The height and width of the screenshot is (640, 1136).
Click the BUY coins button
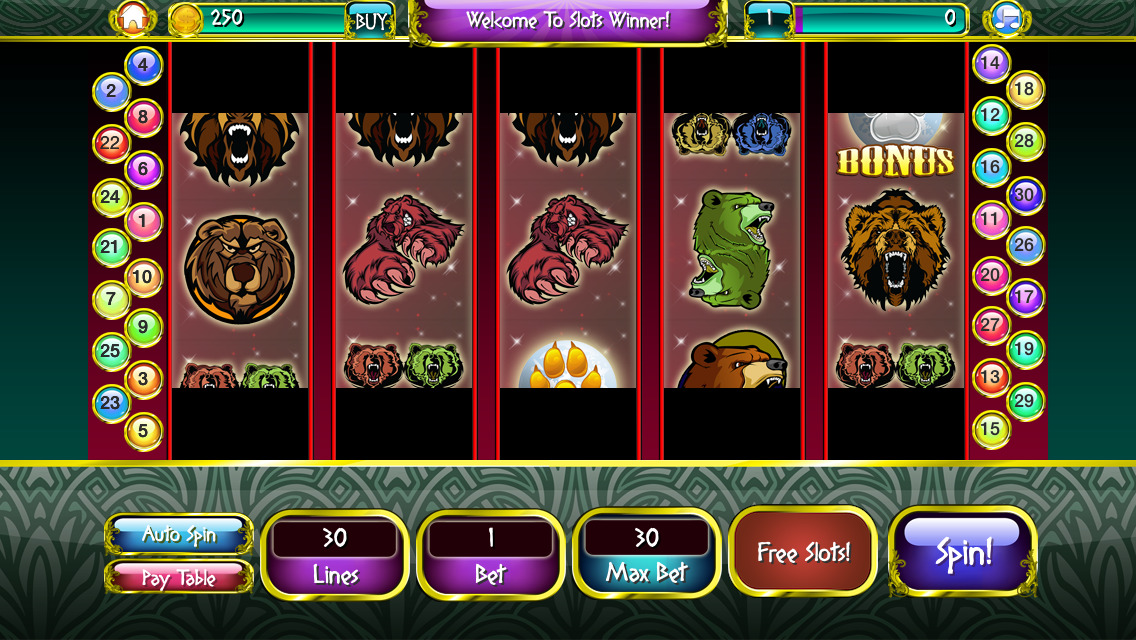click(x=370, y=20)
